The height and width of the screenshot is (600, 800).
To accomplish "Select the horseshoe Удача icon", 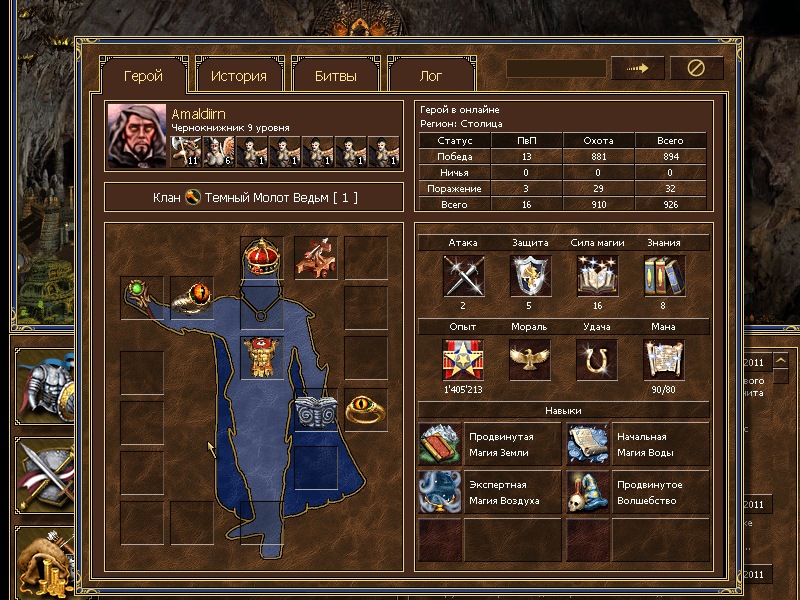I will point(596,360).
